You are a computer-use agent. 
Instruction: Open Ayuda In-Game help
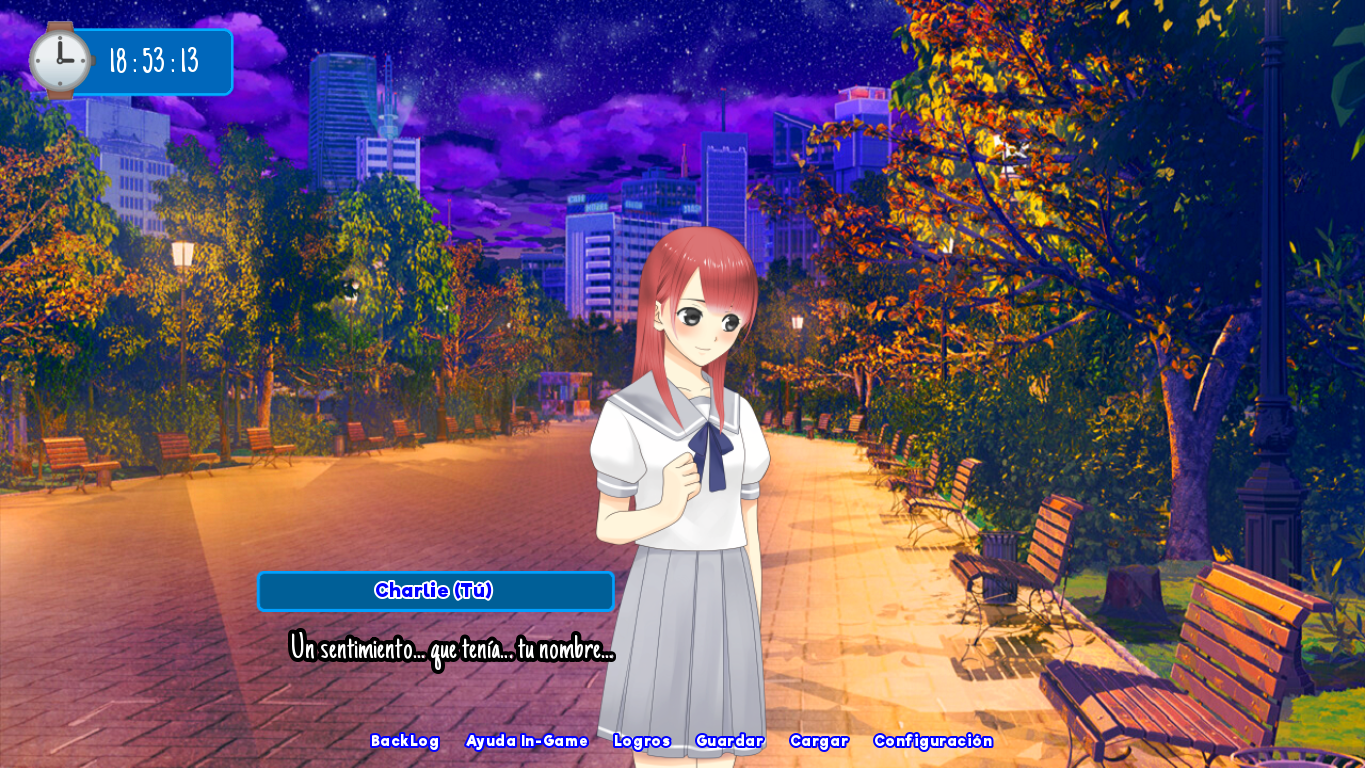[x=527, y=741]
